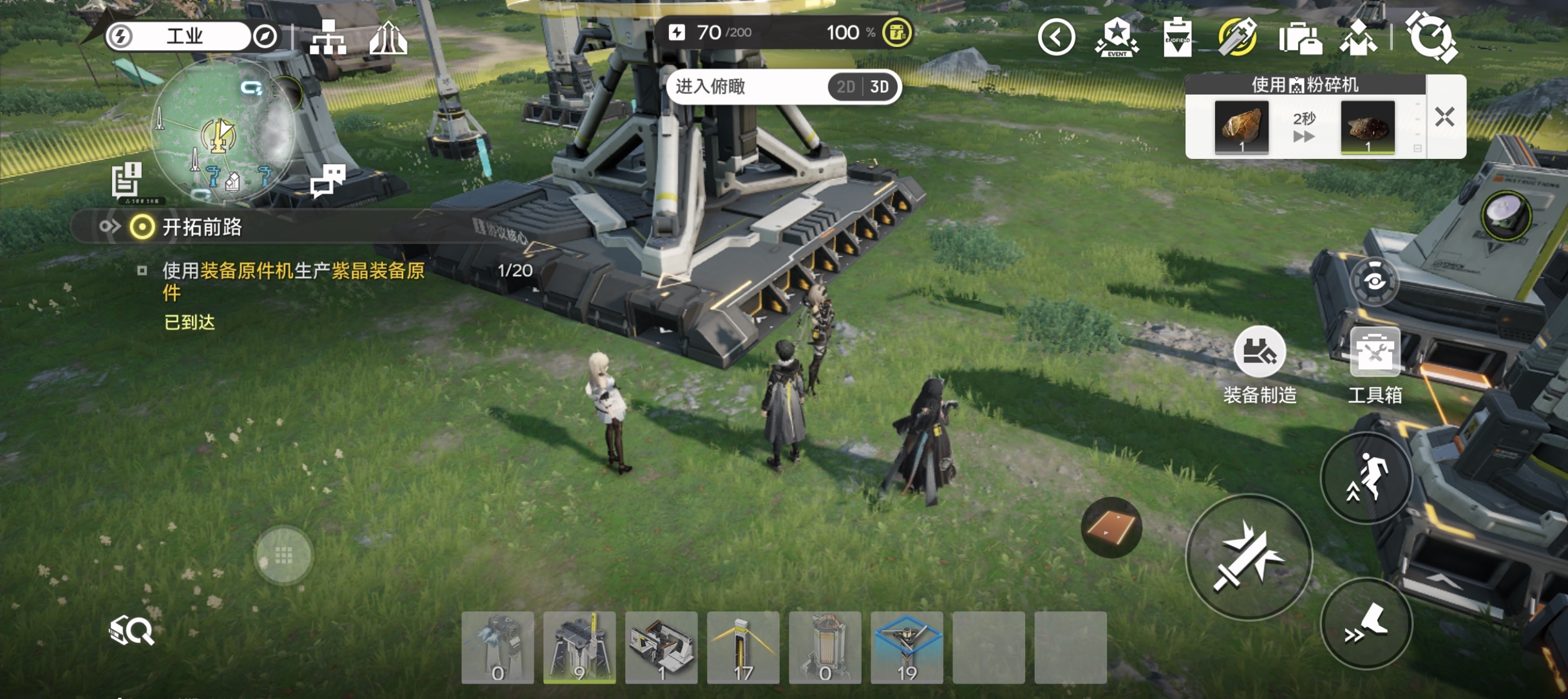Open the backpack inventory icon
Screen dimensions: 1568x699
pyautogui.click(x=1300, y=38)
